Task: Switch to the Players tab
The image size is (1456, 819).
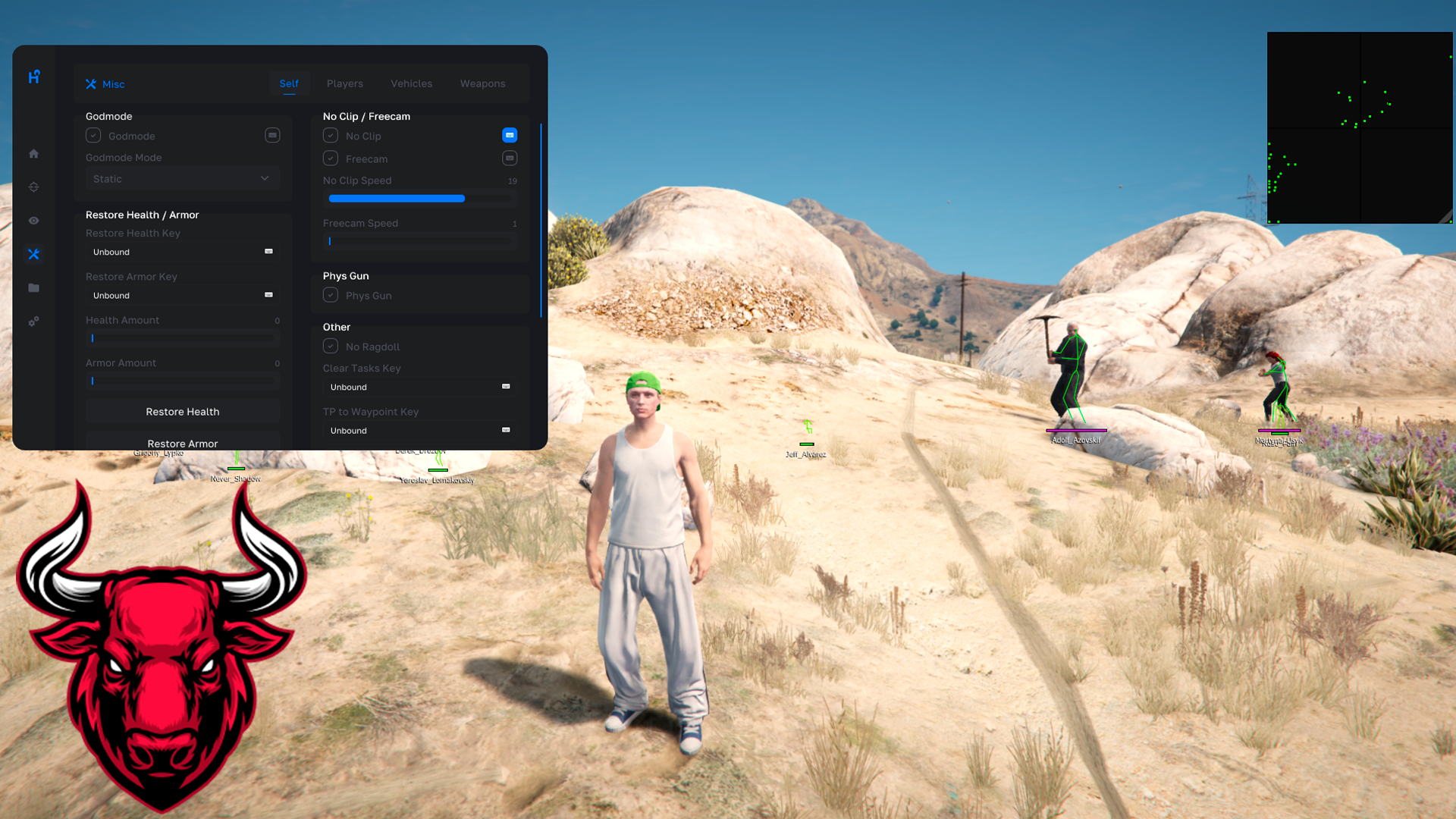Action: tap(344, 83)
